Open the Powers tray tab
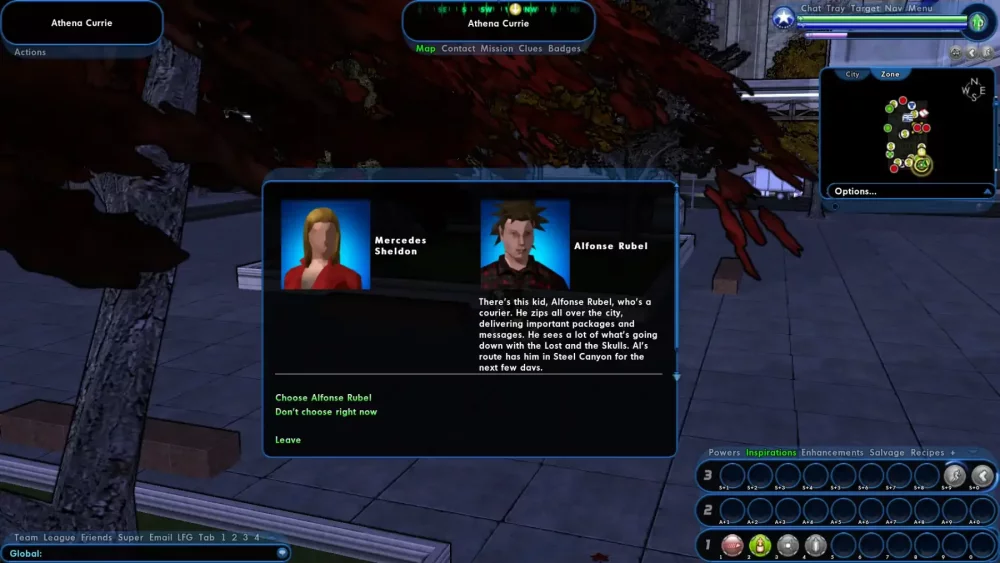The width and height of the screenshot is (1000, 563). click(724, 453)
